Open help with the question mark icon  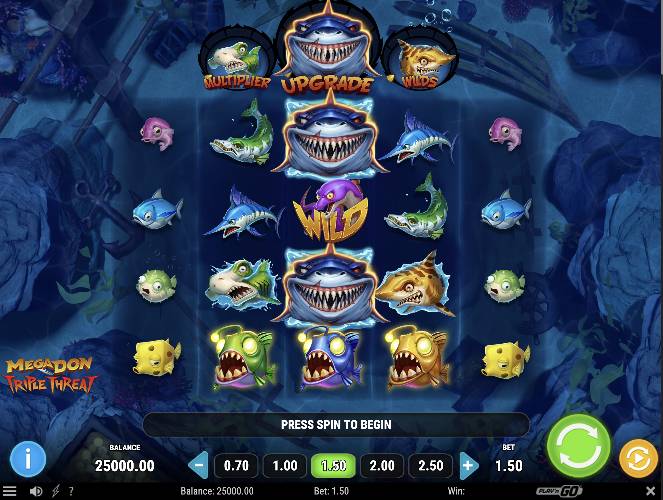70,491
